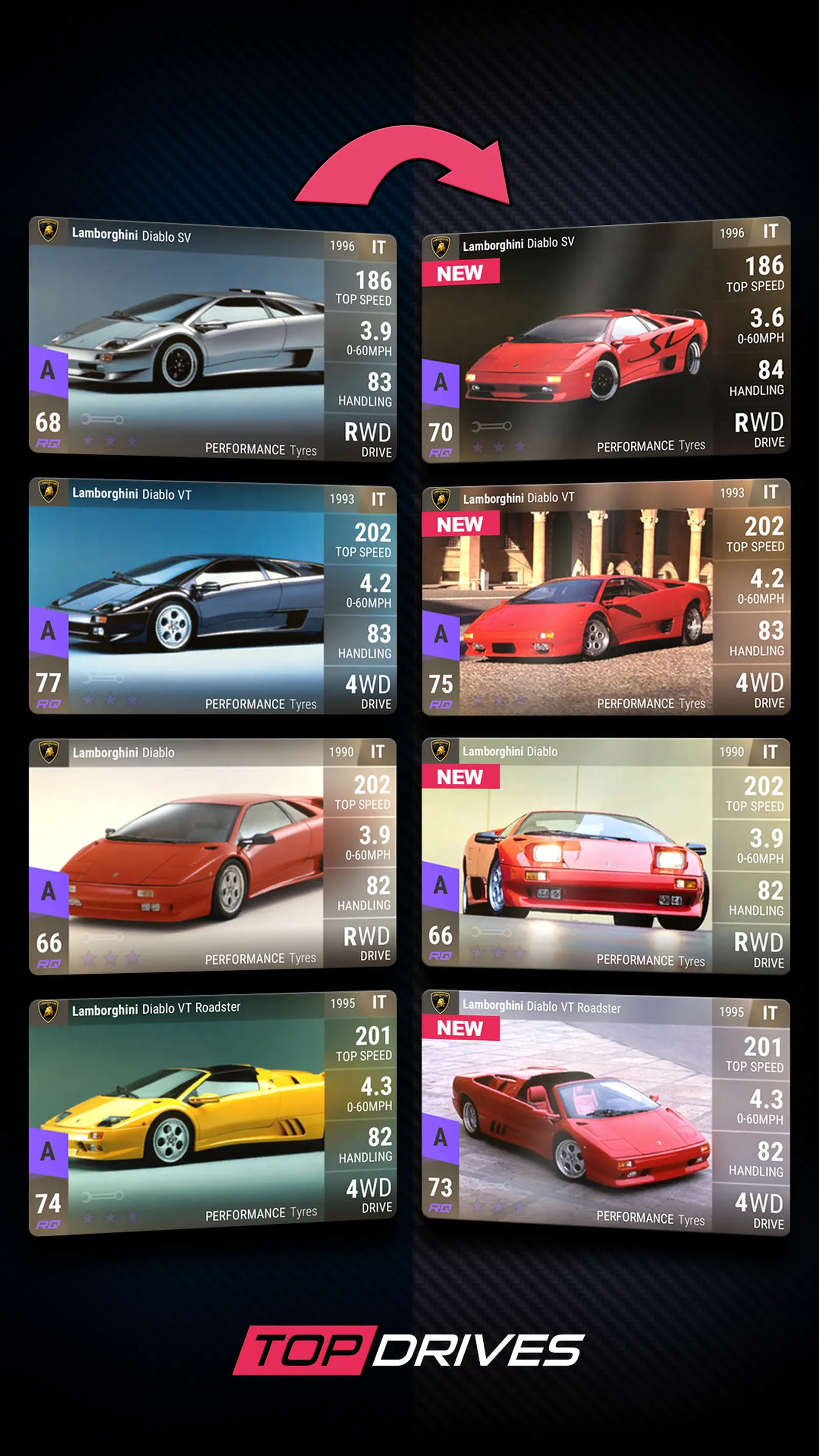819x1456 pixels.
Task: Select the silver Lamborghini Diablo SV card
Action: point(212,339)
